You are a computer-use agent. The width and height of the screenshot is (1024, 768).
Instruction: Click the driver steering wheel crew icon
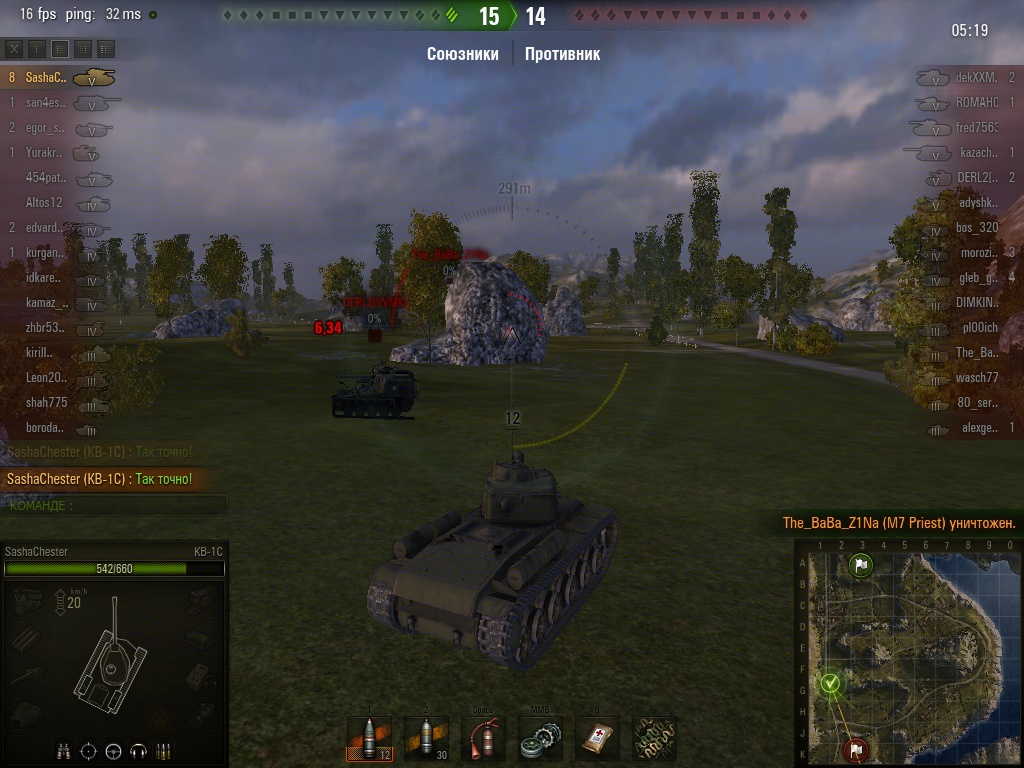coord(113,750)
